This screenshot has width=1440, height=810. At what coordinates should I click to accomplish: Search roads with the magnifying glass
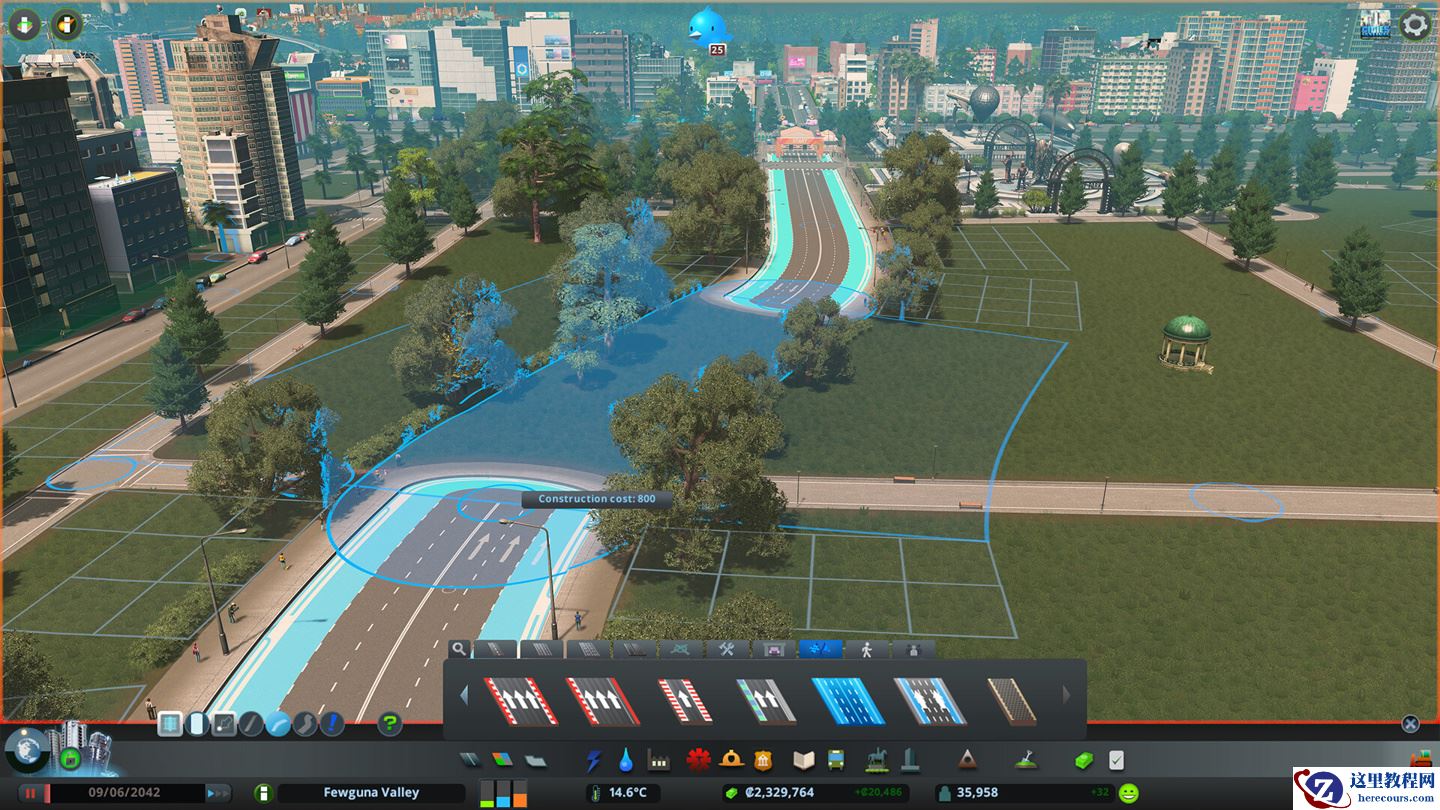[458, 649]
